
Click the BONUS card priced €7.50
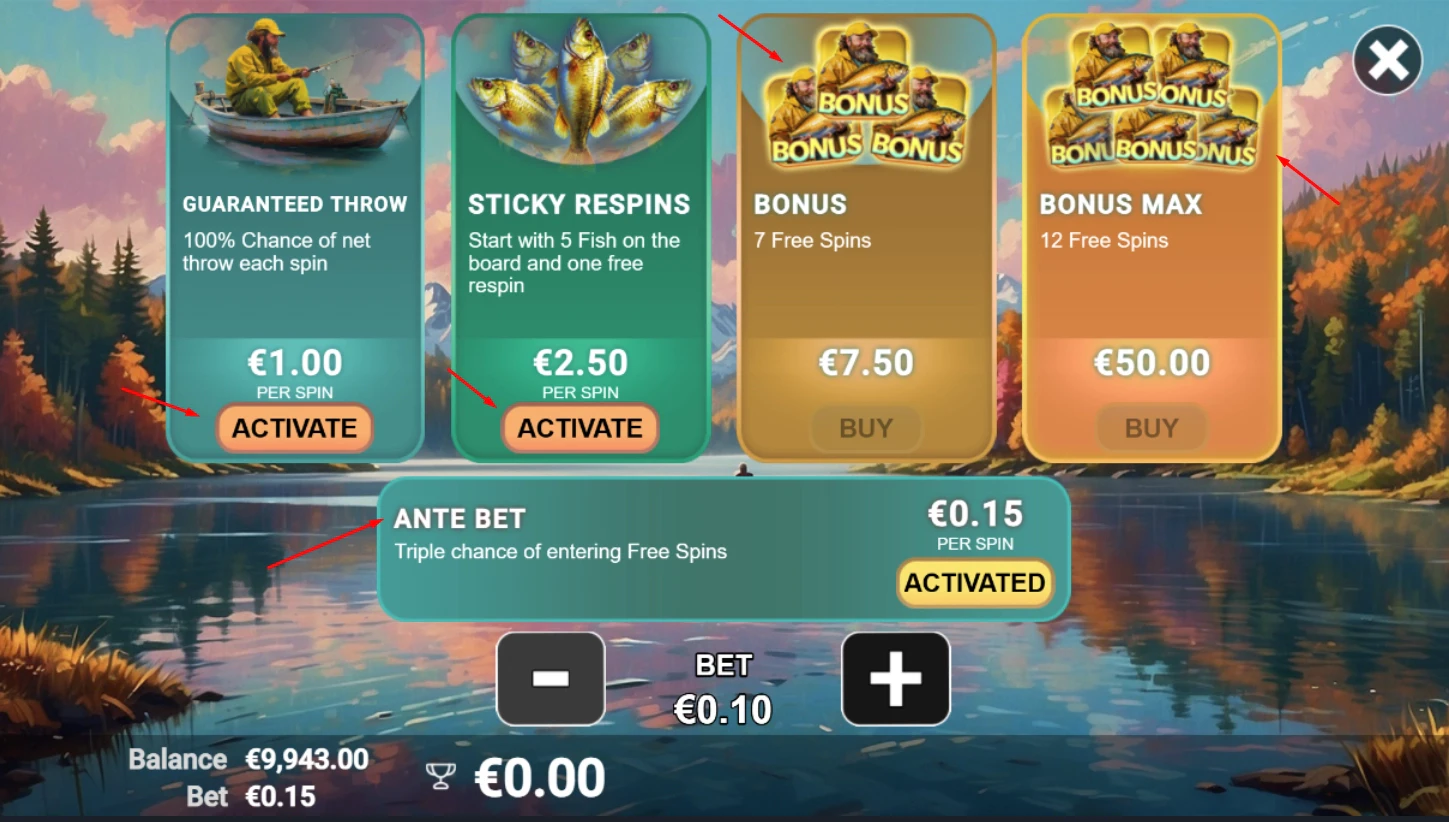click(866, 300)
